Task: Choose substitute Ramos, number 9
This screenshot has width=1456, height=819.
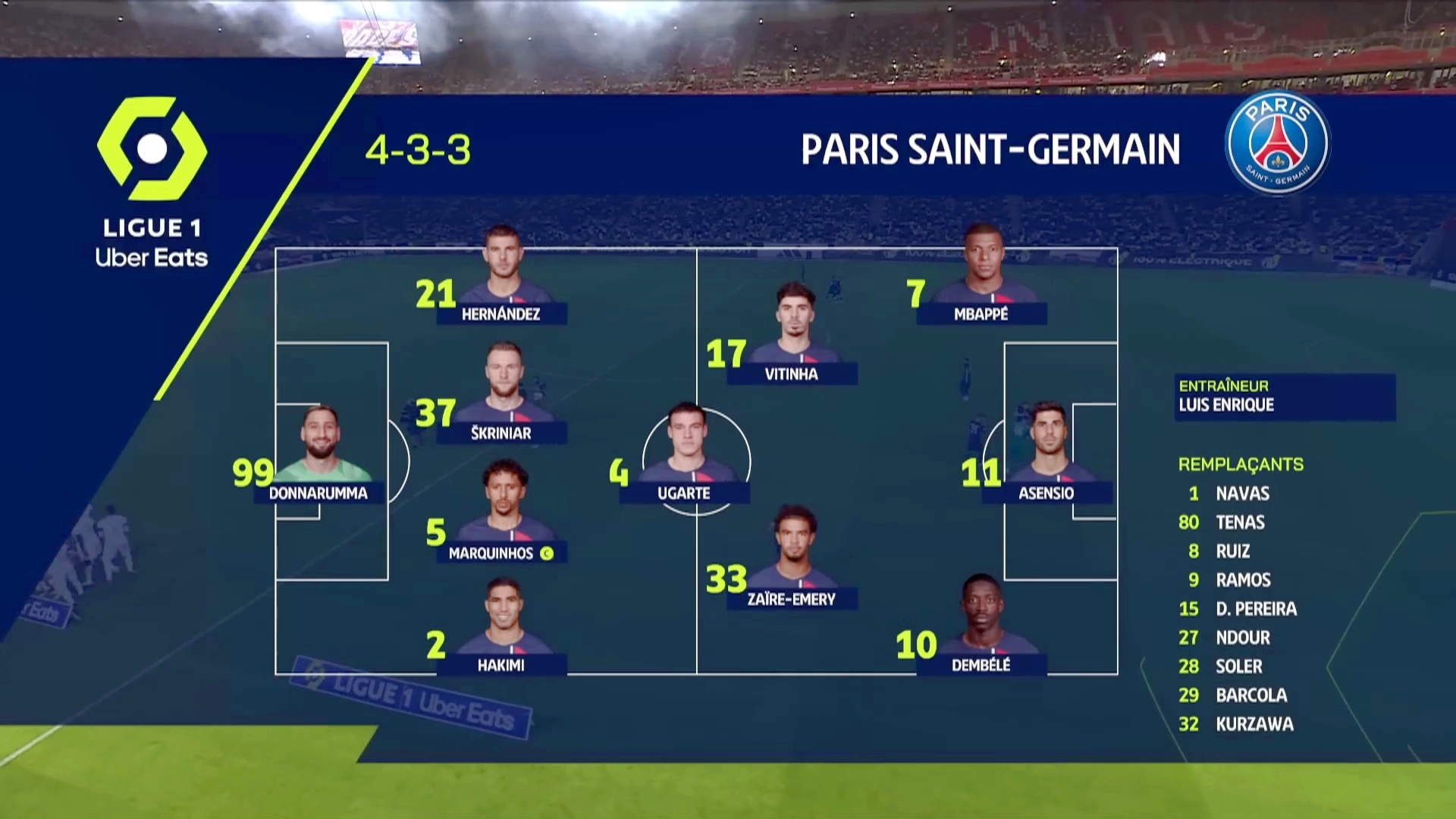Action: [x=1243, y=580]
